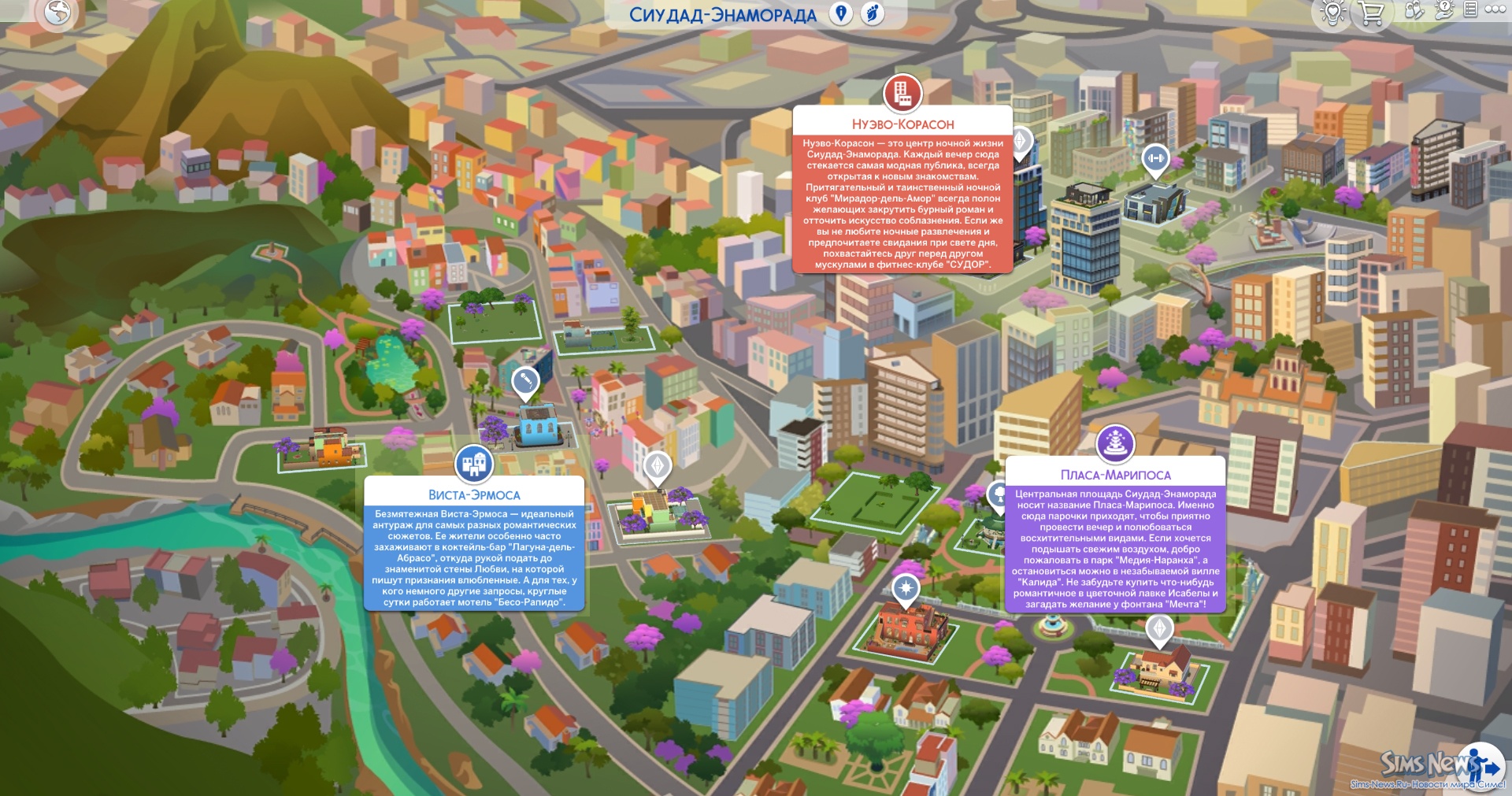Click the Пласа-Марипоса fountain icon
Image resolution: width=1512 pixels, height=796 pixels.
pyautogui.click(x=1115, y=443)
